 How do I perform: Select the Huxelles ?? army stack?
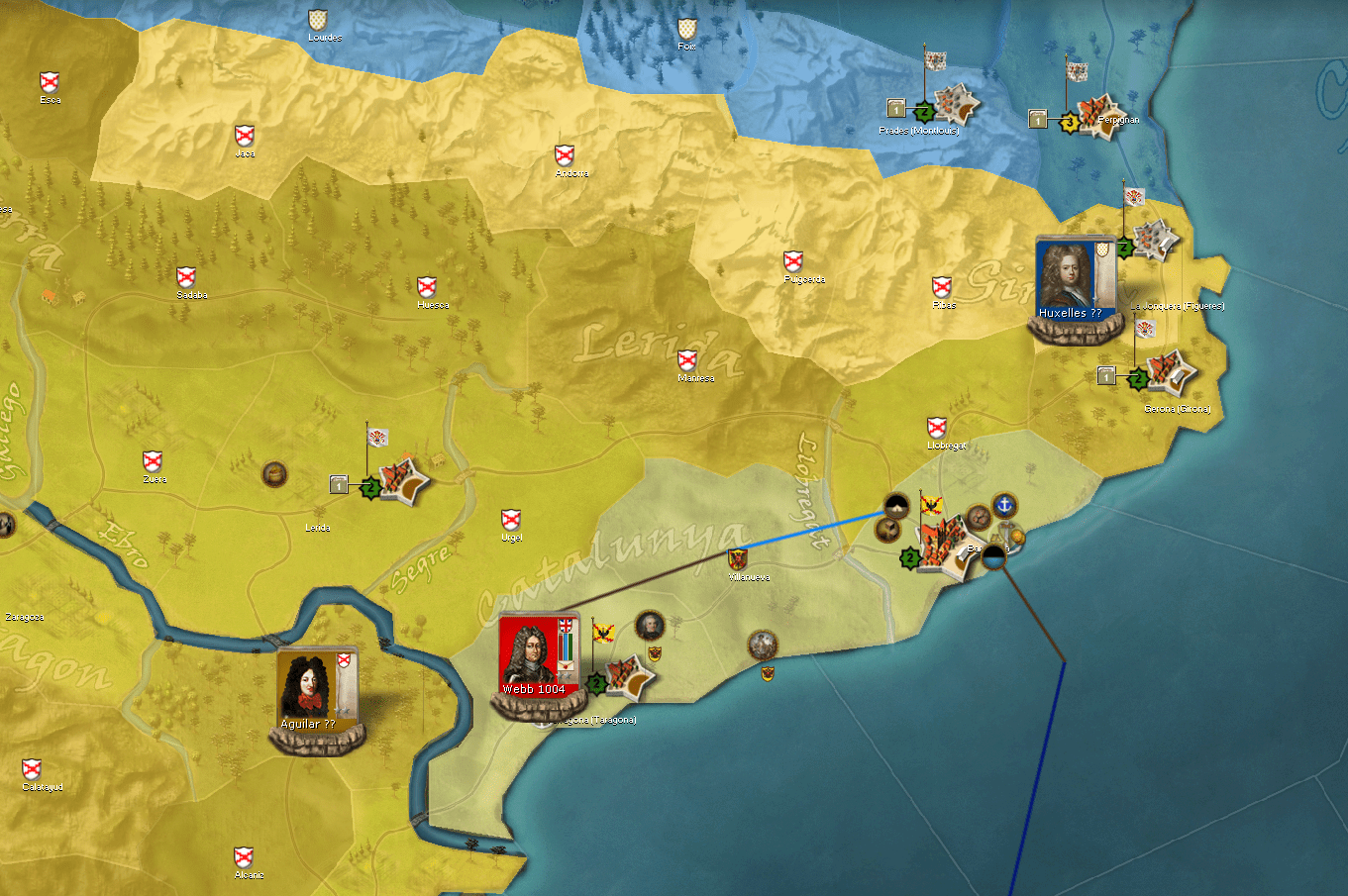coord(1075,282)
